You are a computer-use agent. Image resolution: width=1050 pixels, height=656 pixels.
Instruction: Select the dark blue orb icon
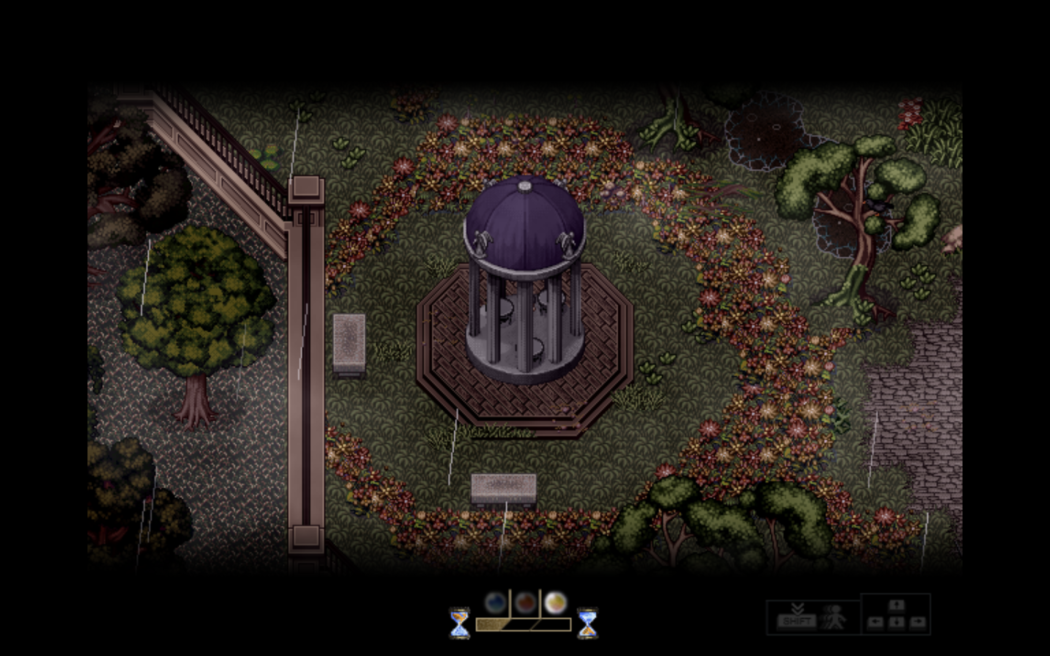point(496,602)
